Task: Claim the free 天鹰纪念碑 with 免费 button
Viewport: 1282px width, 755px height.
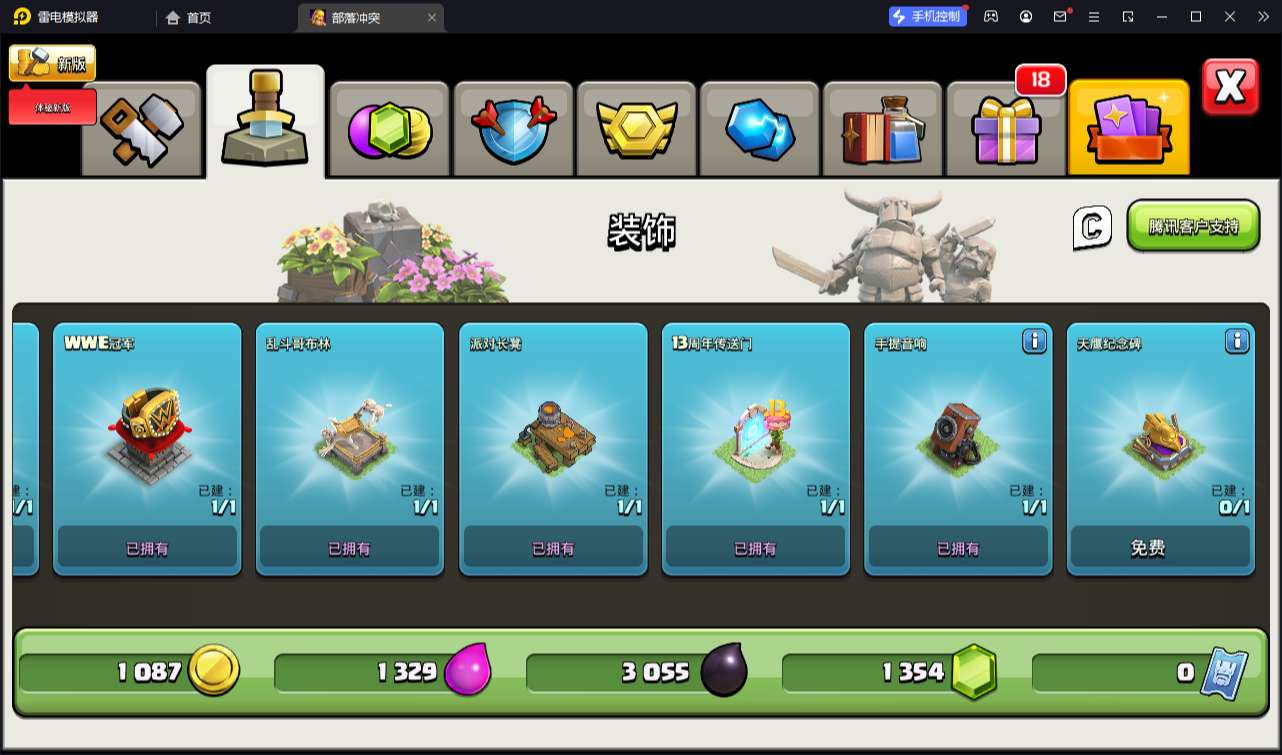Action: point(1160,548)
